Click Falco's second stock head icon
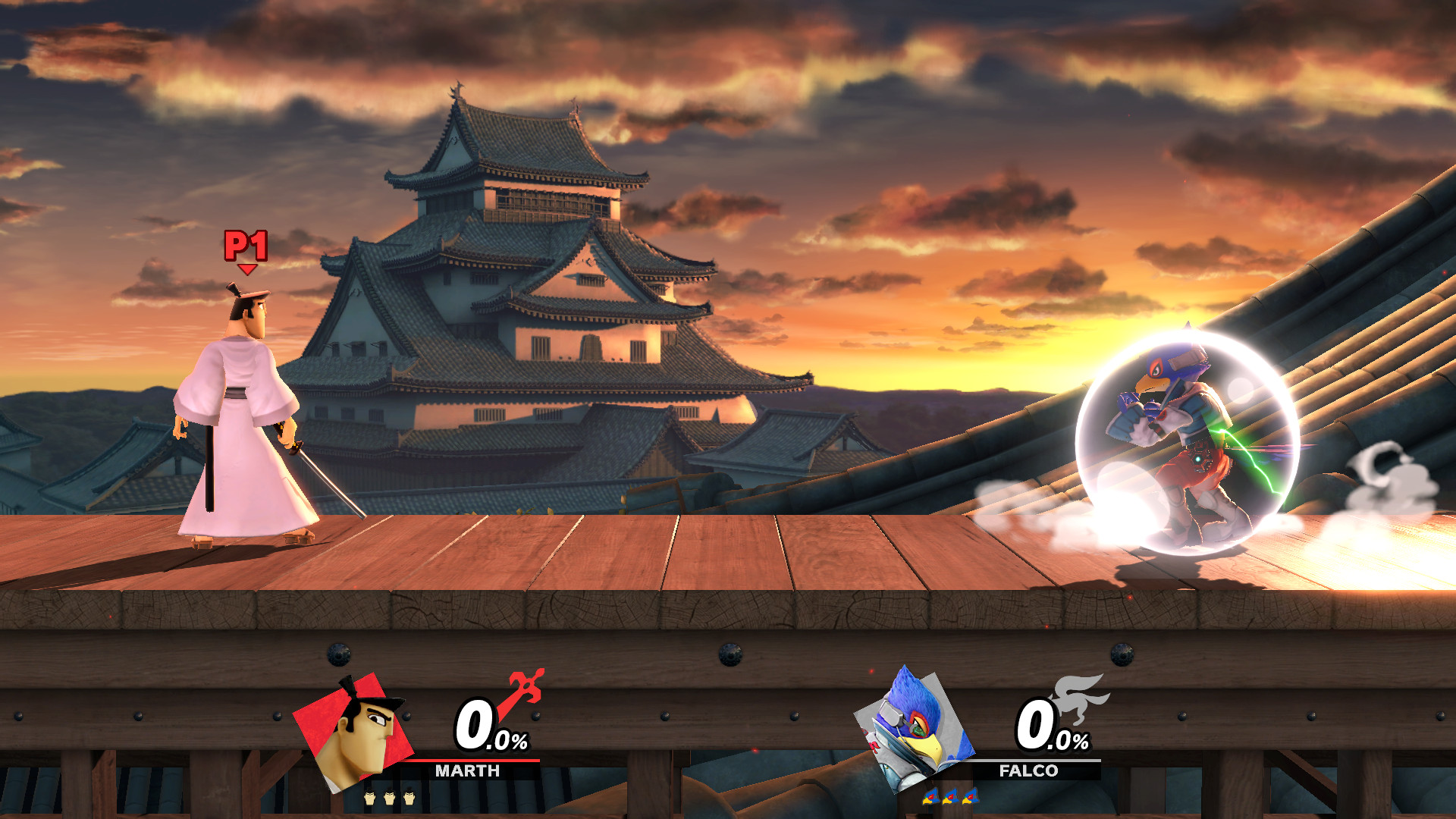This screenshot has height=819, width=1456. (951, 797)
